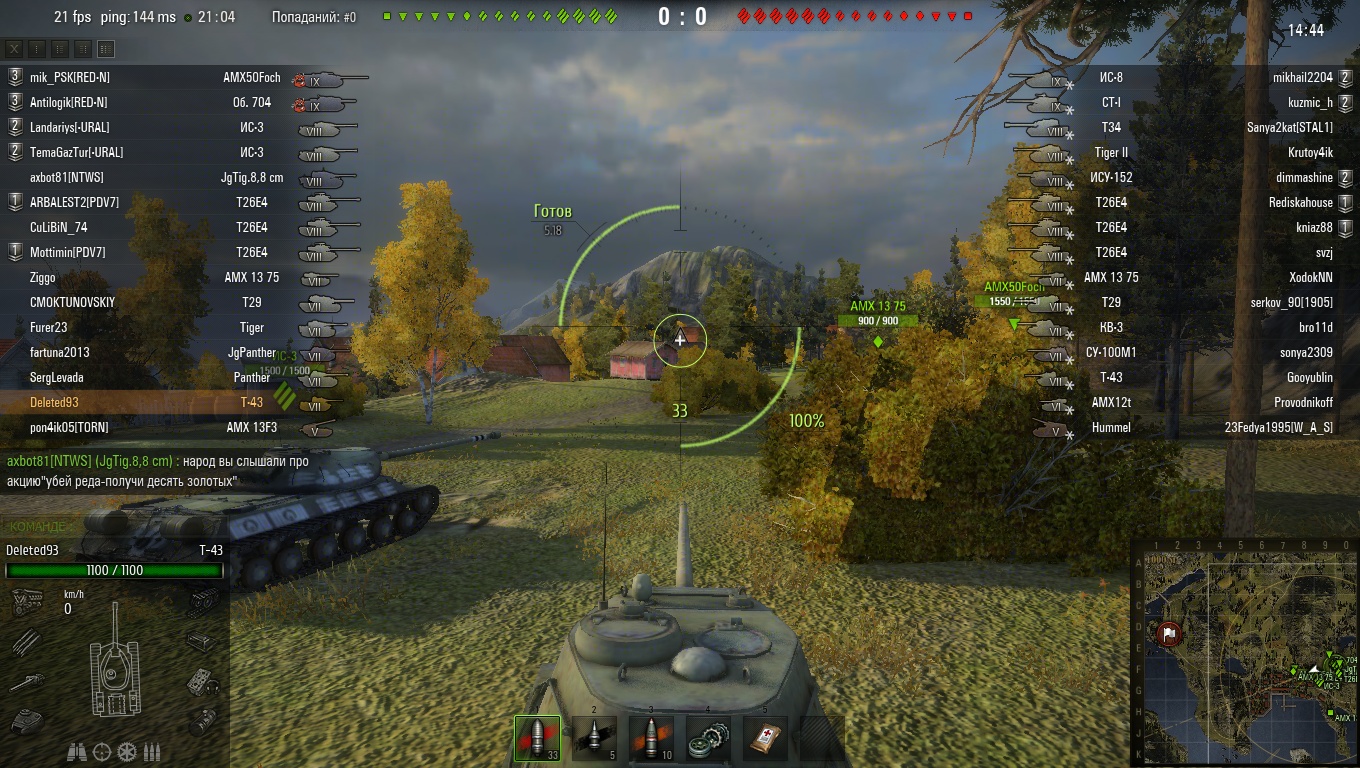Viewport: 1360px width, 768px height.
Task: Select the armor-piercing shell with 33 rounds
Action: coord(537,738)
